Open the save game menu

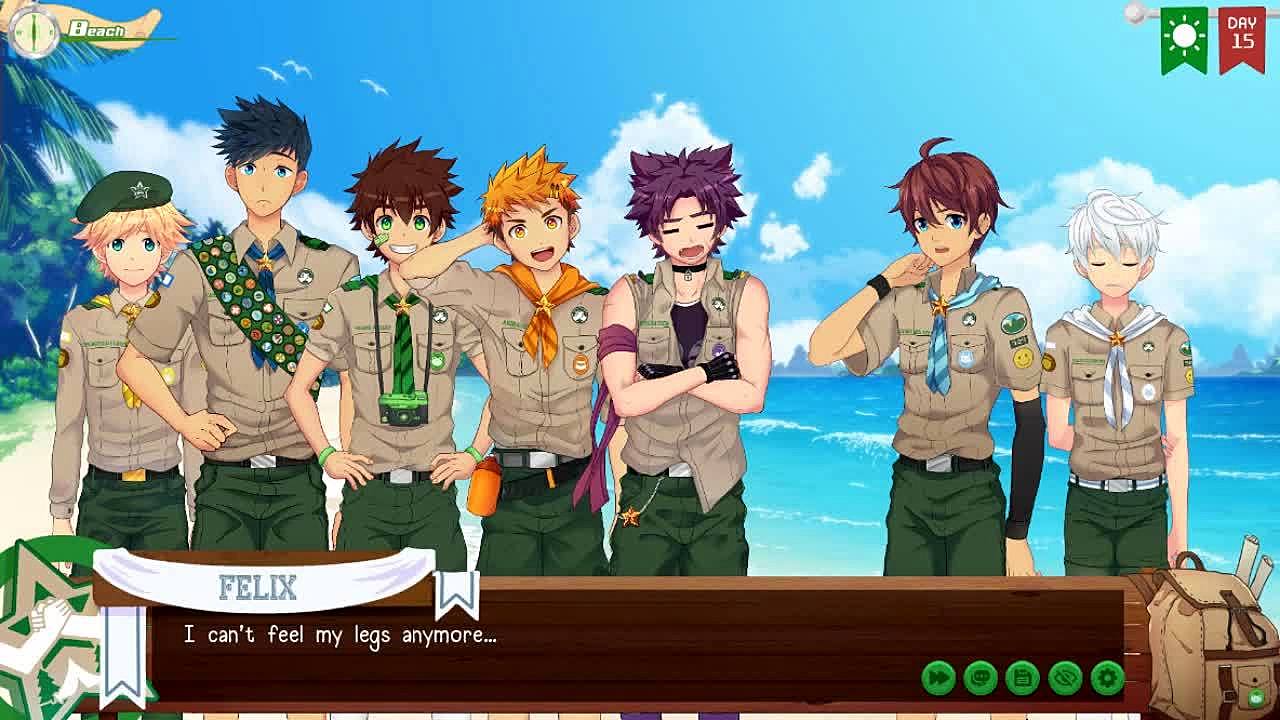[1022, 678]
